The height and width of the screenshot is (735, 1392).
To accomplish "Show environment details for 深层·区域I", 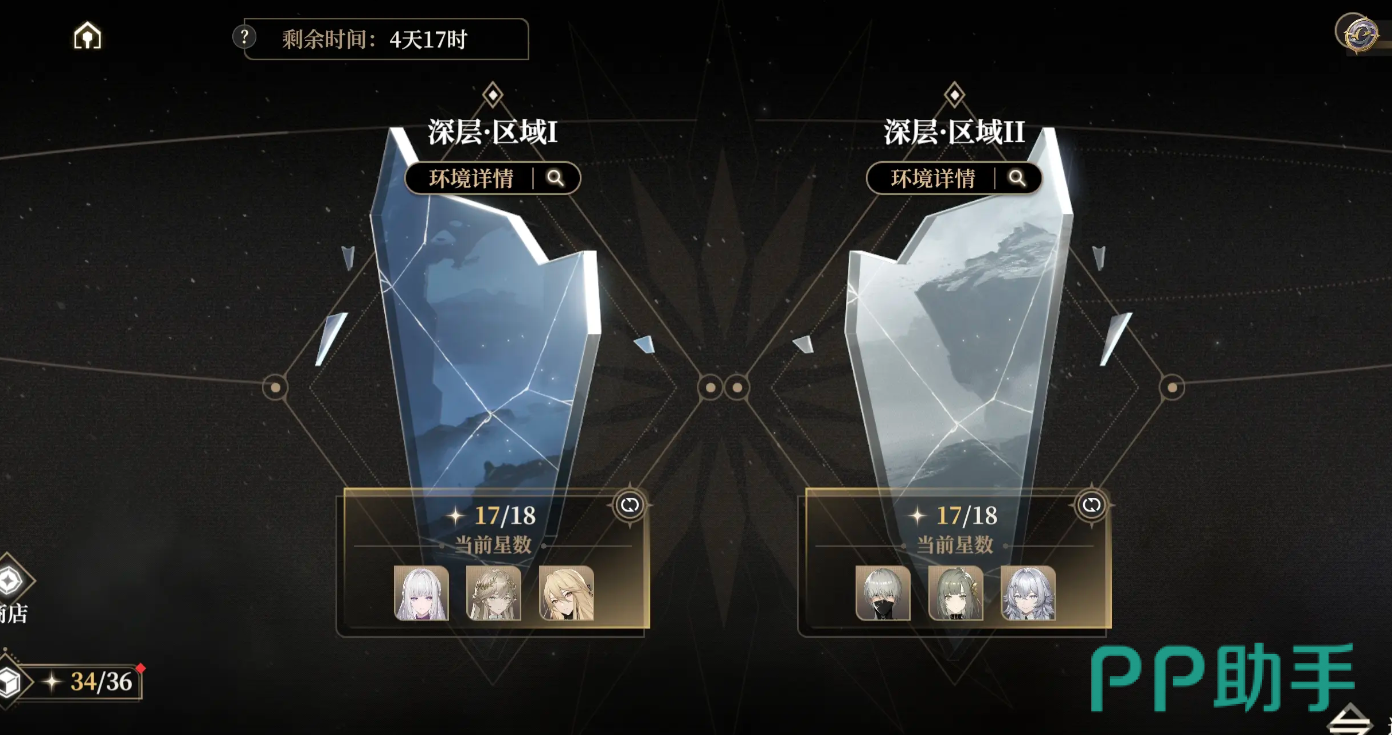I will click(x=493, y=179).
